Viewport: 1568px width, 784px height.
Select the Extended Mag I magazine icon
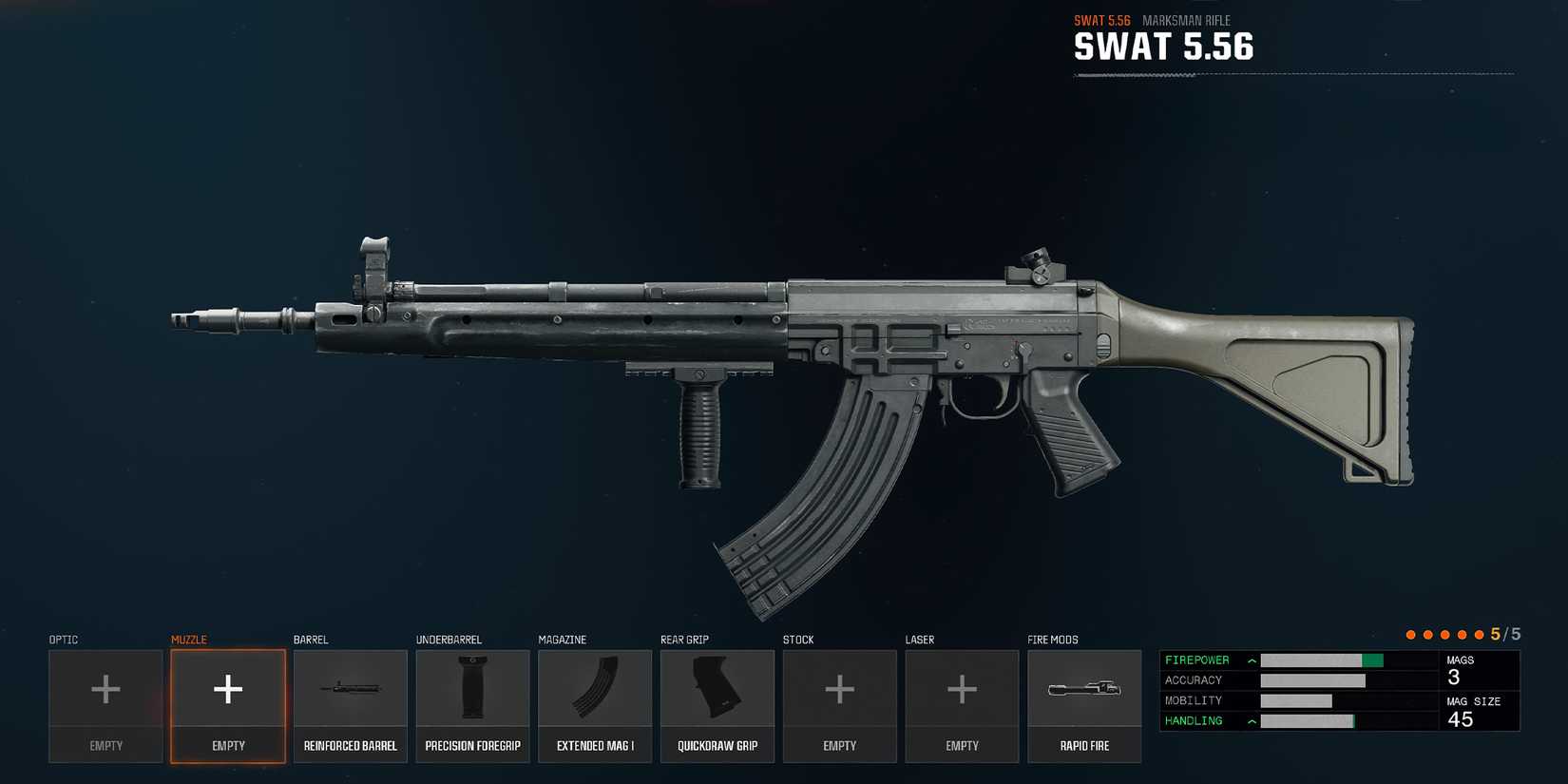(x=595, y=689)
